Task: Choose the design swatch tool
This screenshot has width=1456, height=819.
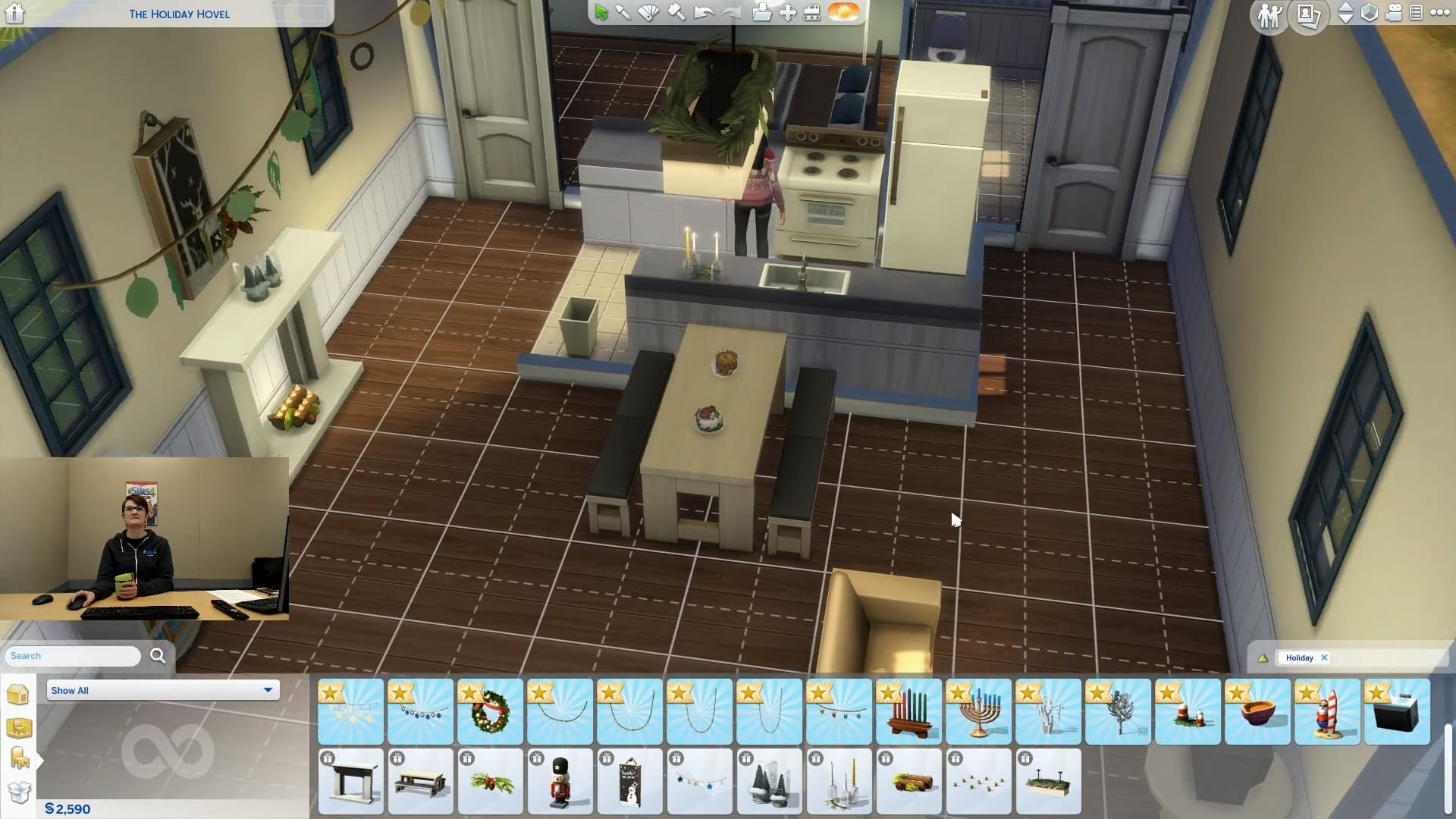Action: [x=648, y=13]
